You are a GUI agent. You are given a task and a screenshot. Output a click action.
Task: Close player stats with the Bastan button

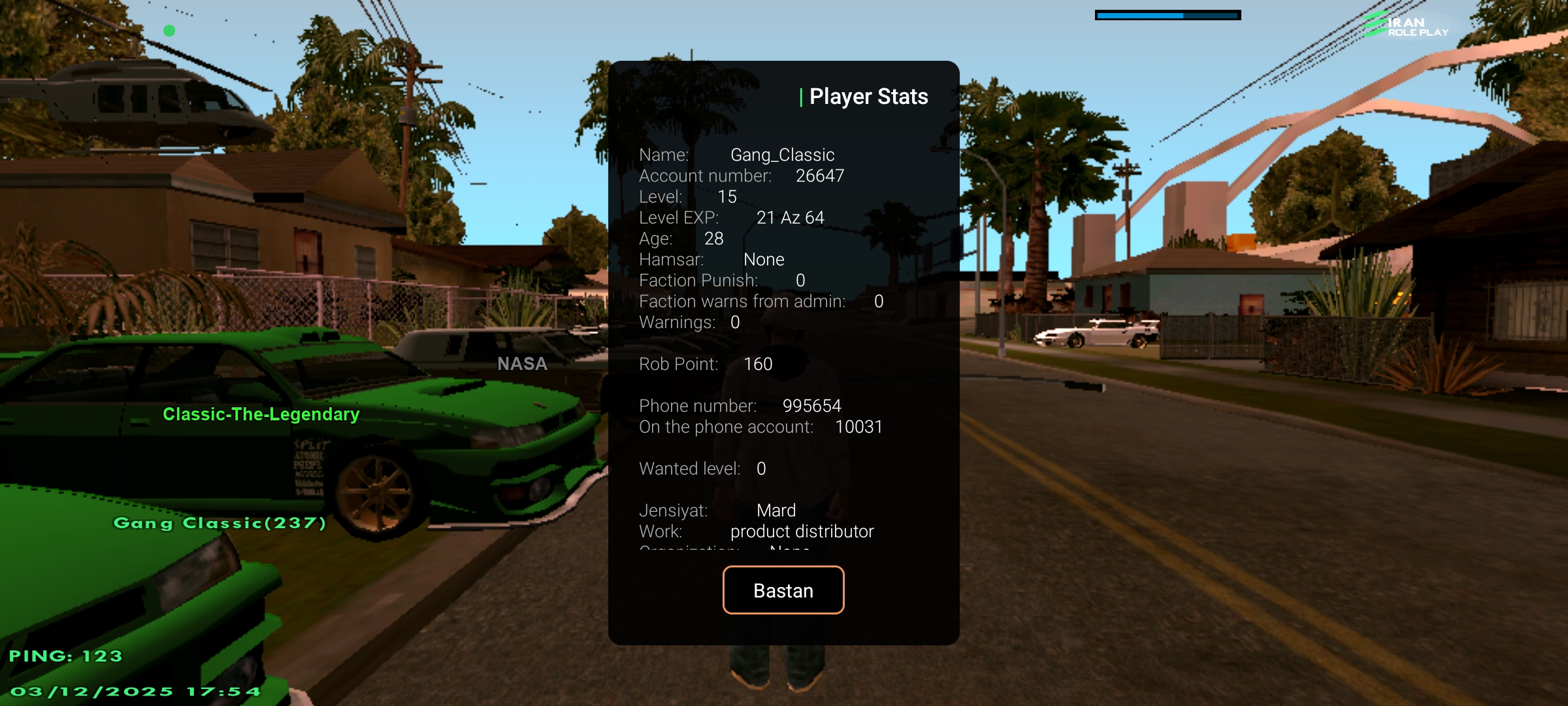tap(783, 590)
